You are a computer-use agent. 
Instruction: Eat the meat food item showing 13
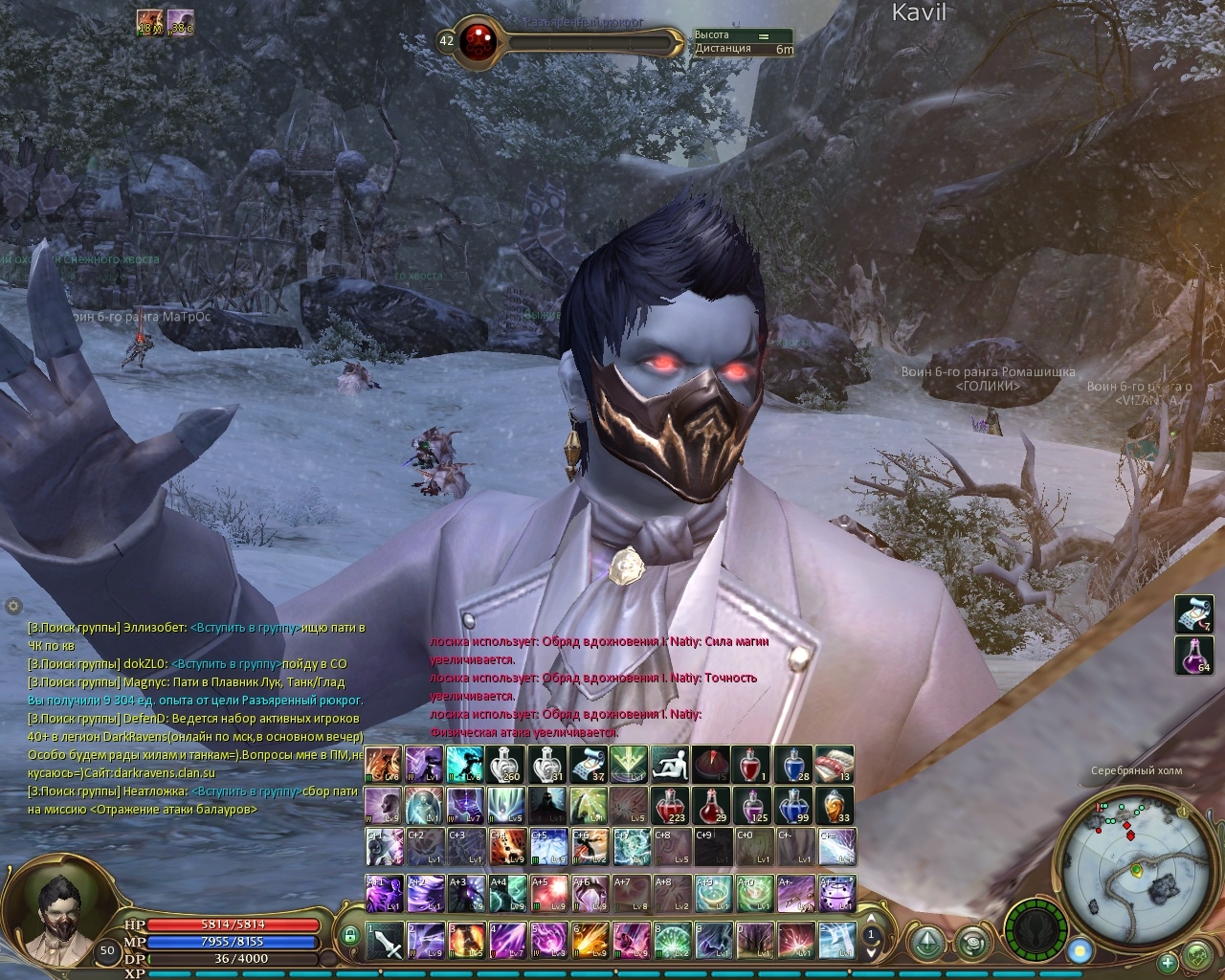pos(834,766)
